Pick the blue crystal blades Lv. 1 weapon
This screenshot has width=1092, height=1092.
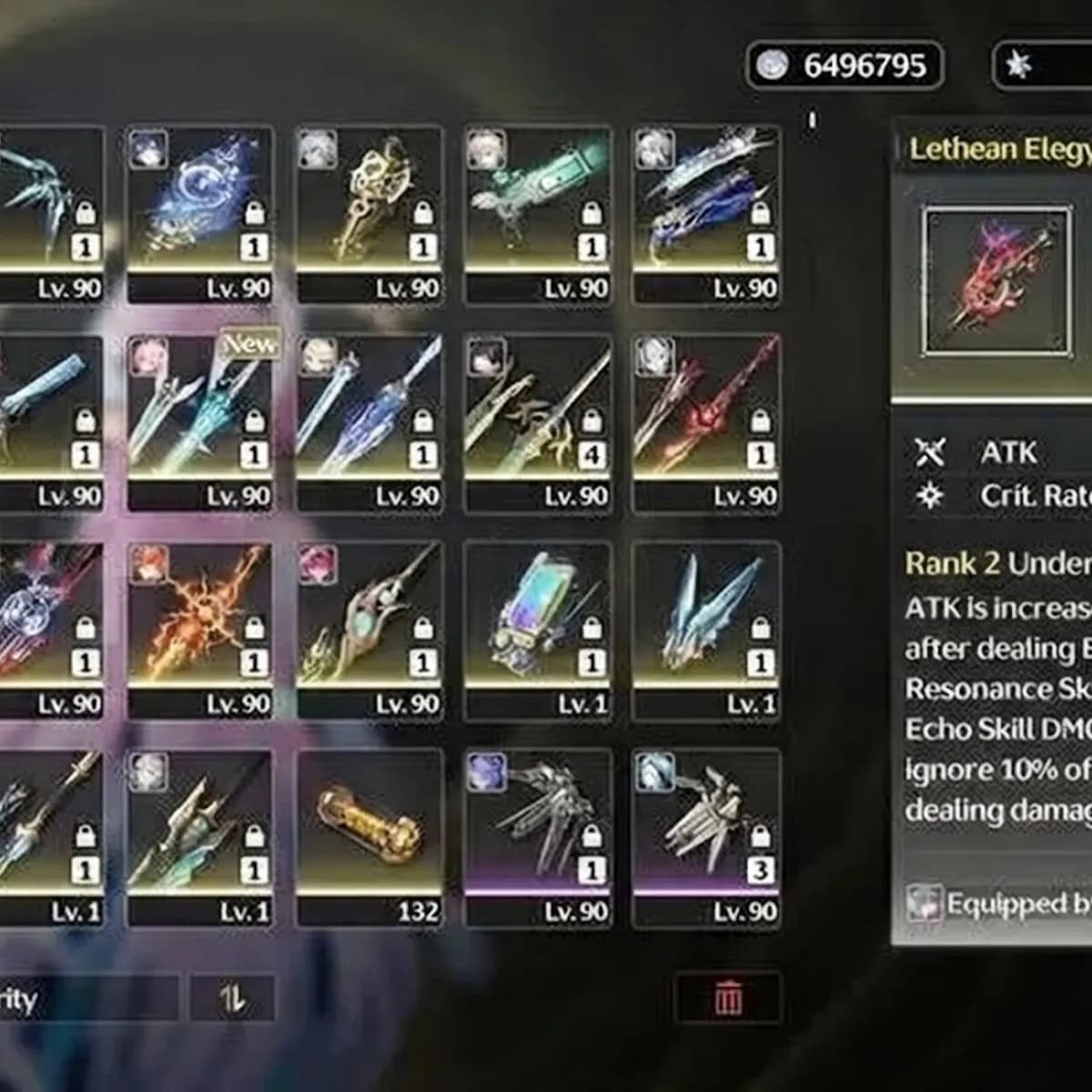[707, 617]
